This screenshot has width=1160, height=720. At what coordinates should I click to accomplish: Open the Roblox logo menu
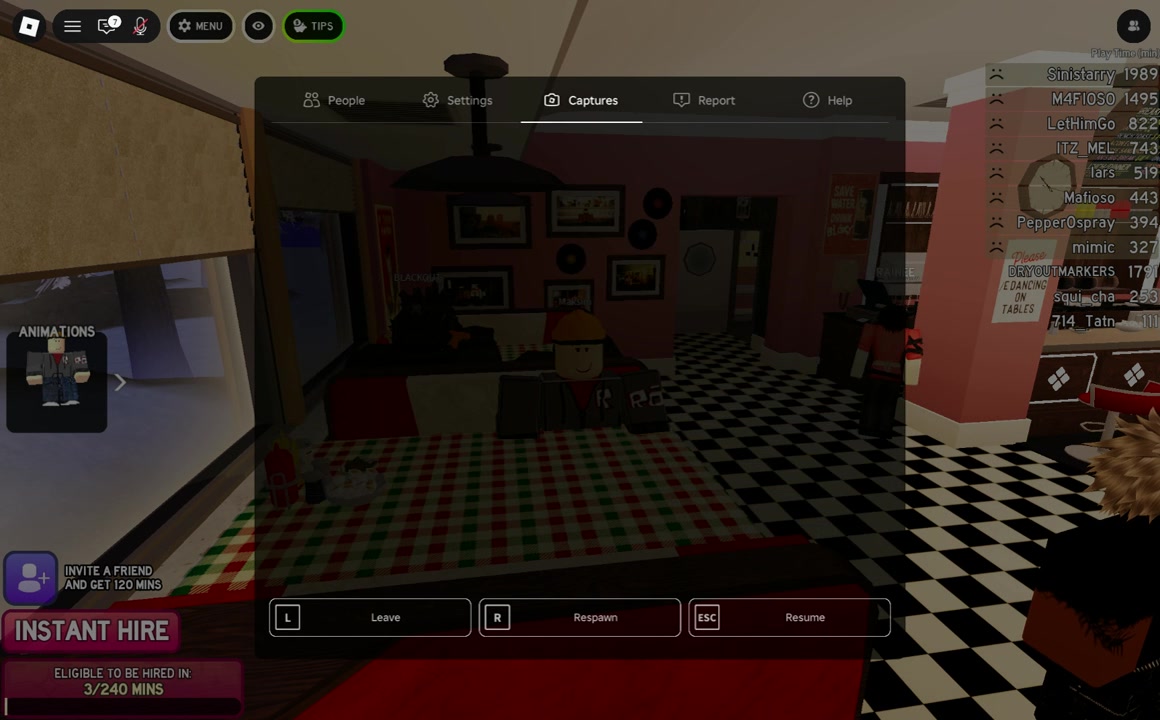click(29, 26)
